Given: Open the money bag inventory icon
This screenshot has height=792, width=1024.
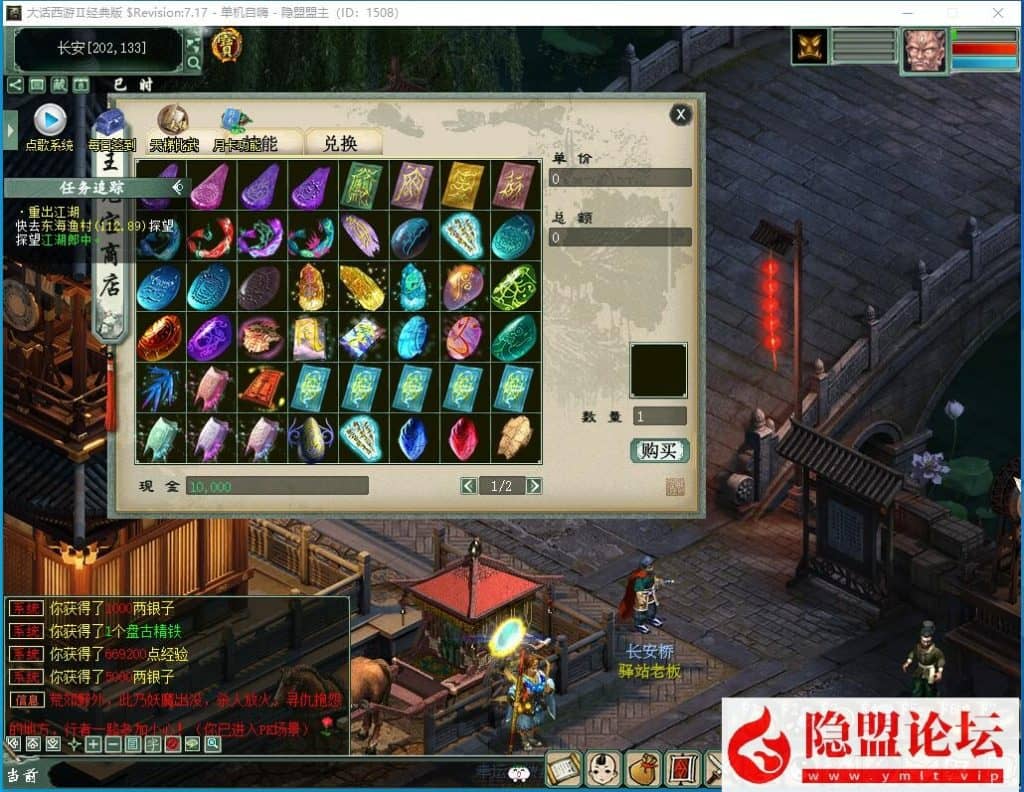Looking at the screenshot, I should [x=641, y=768].
